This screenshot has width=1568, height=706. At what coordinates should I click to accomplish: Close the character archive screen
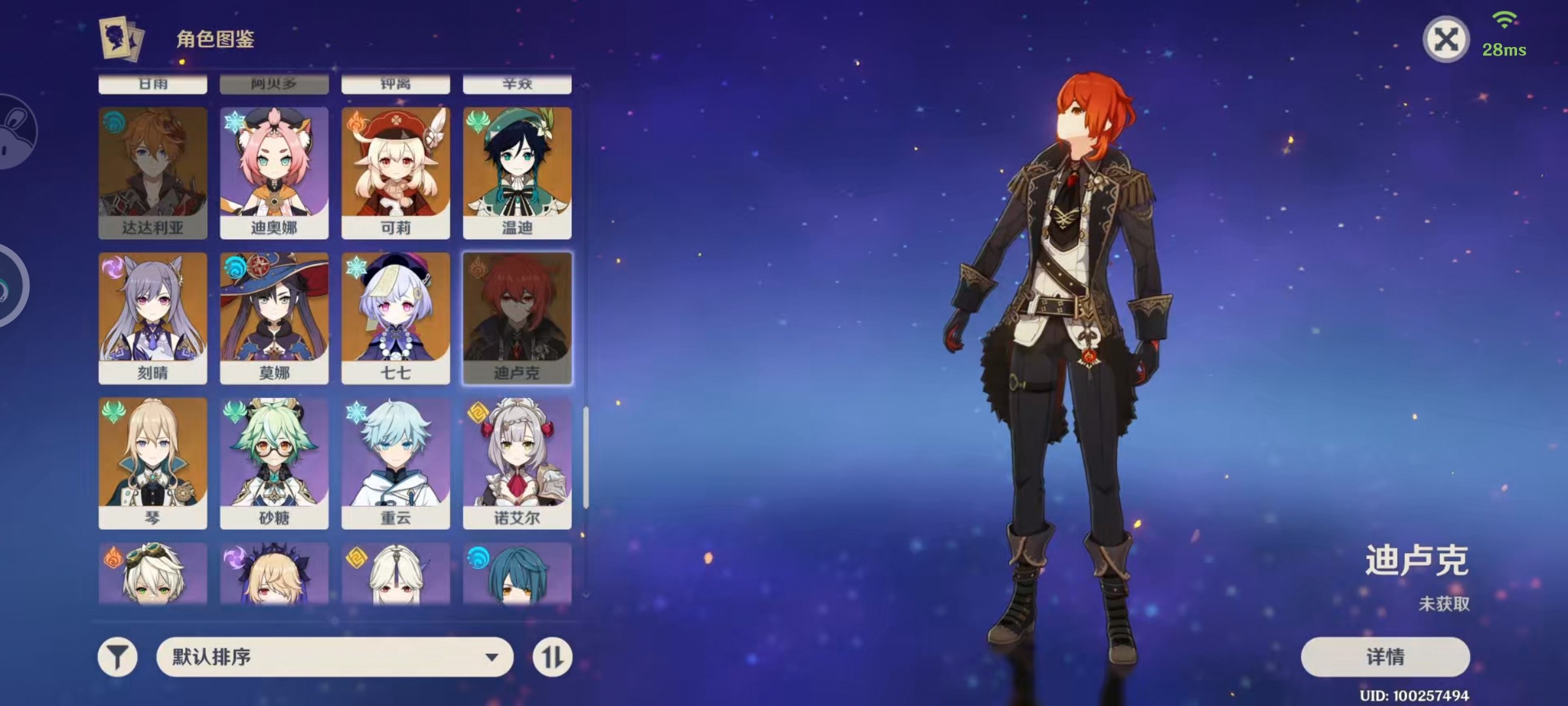tap(1445, 40)
